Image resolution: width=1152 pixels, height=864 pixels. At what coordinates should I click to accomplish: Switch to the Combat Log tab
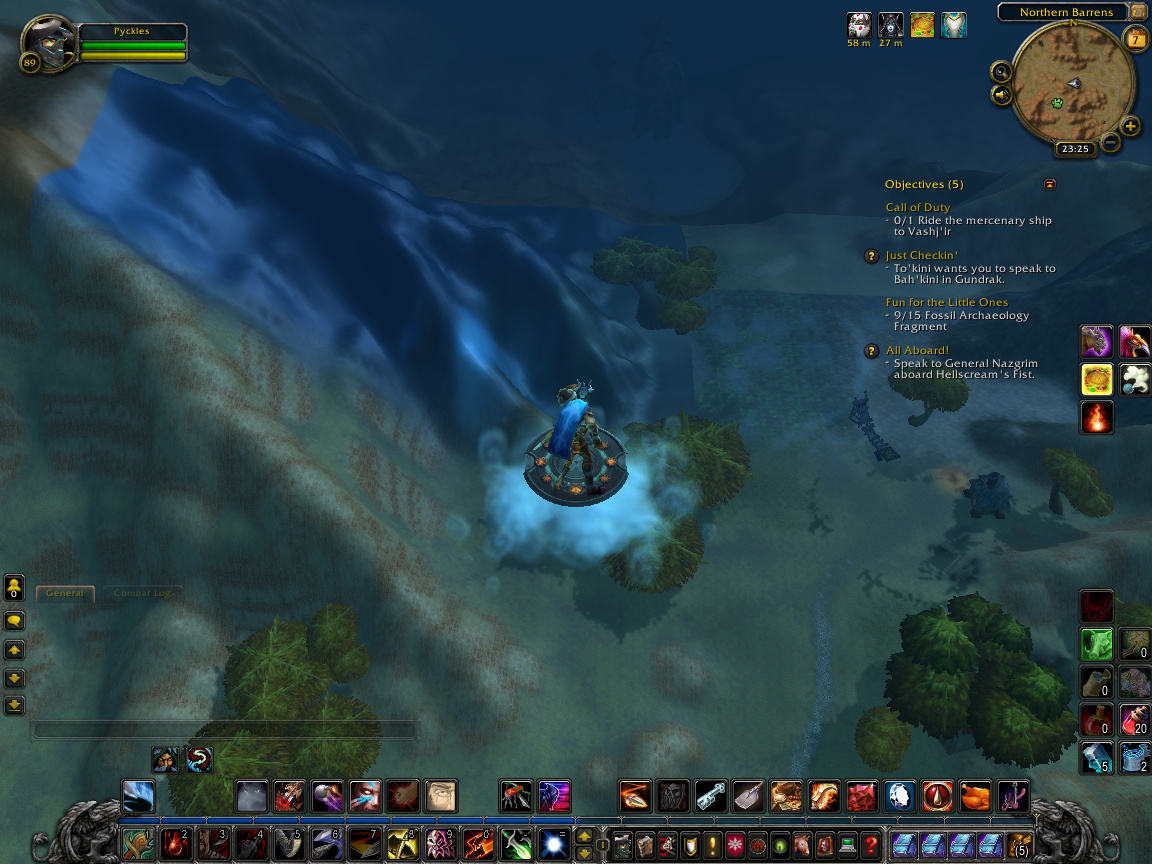pyautogui.click(x=141, y=593)
